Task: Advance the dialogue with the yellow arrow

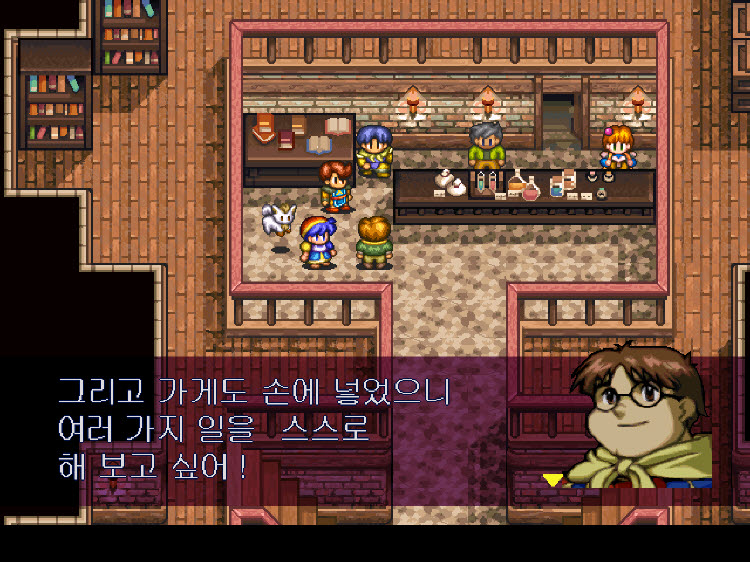Action: [x=552, y=480]
